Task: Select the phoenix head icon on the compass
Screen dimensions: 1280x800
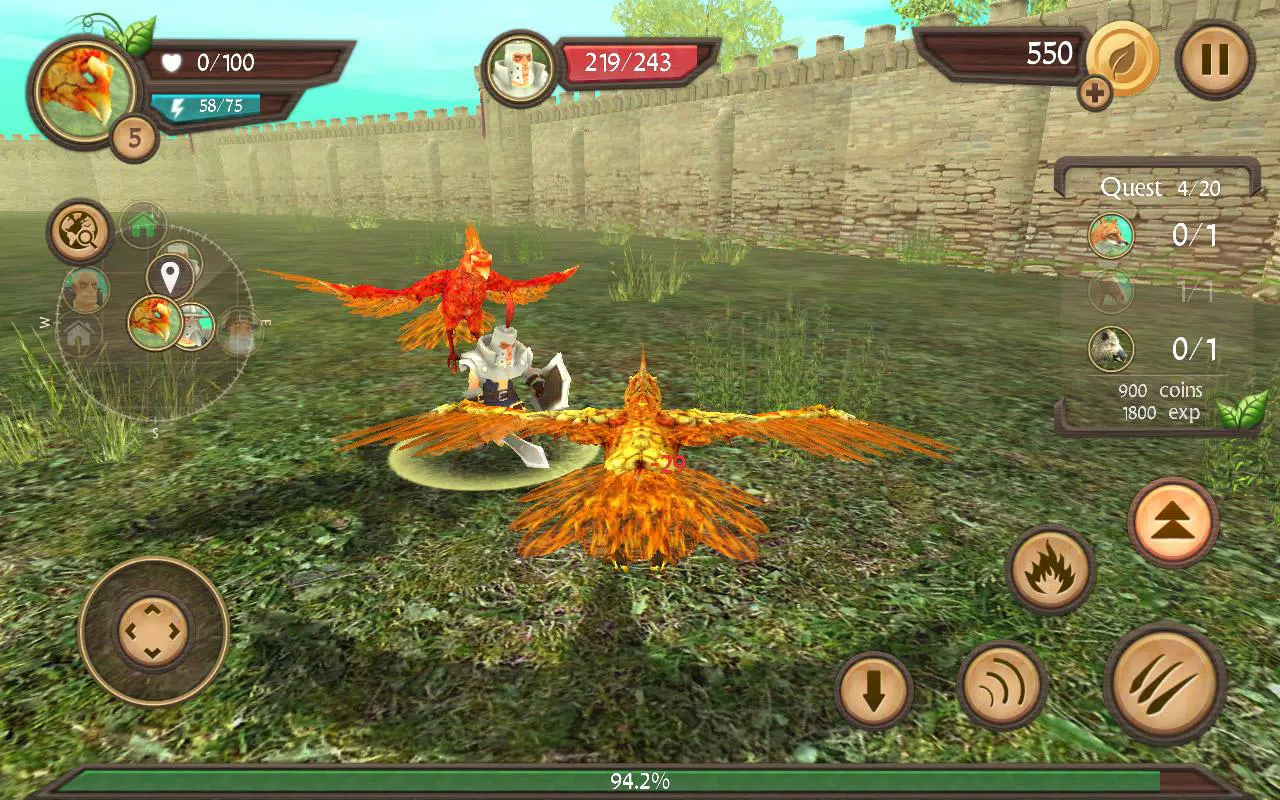Action: click(x=156, y=323)
